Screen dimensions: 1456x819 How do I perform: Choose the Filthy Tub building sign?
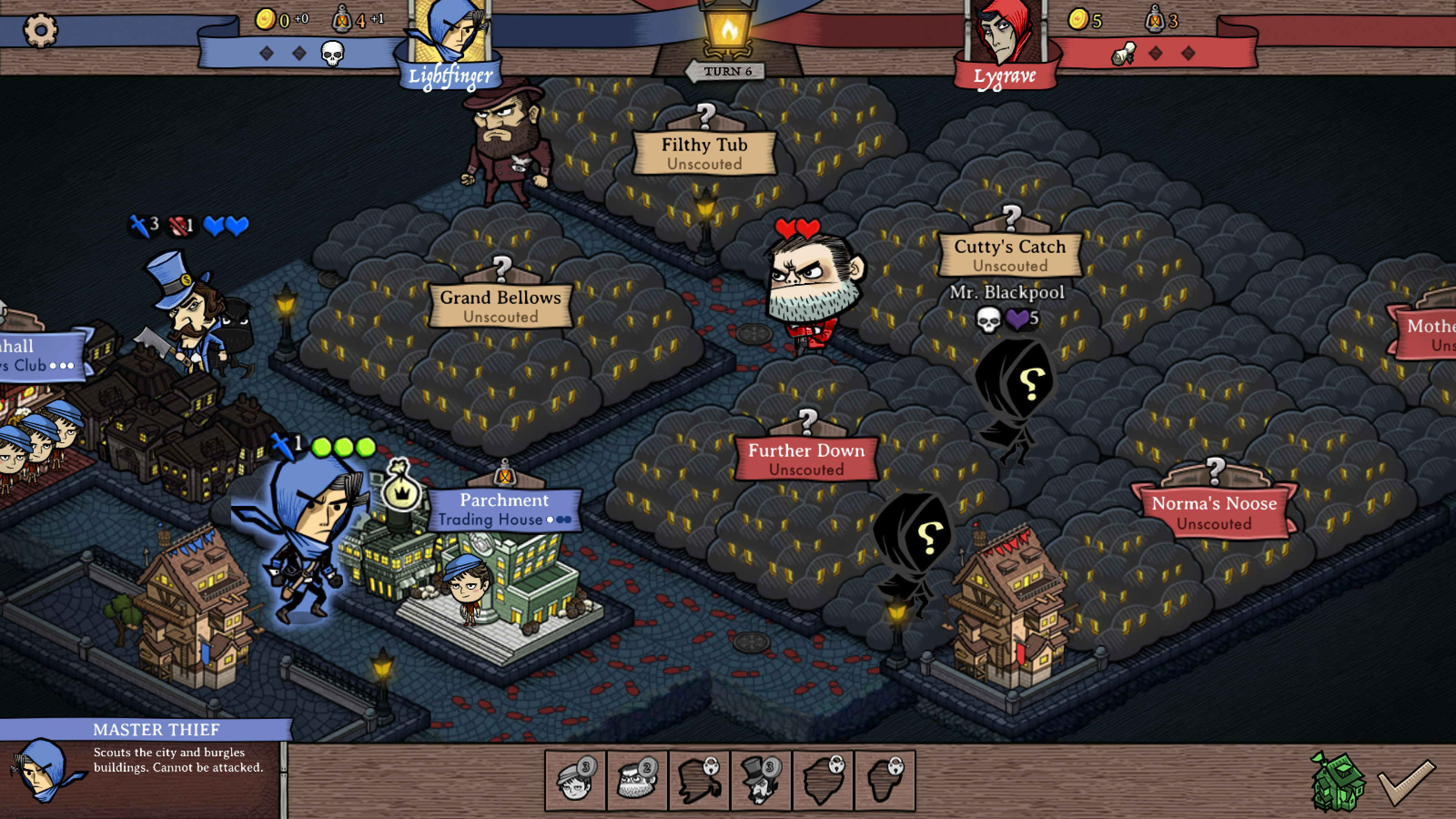[x=704, y=152]
